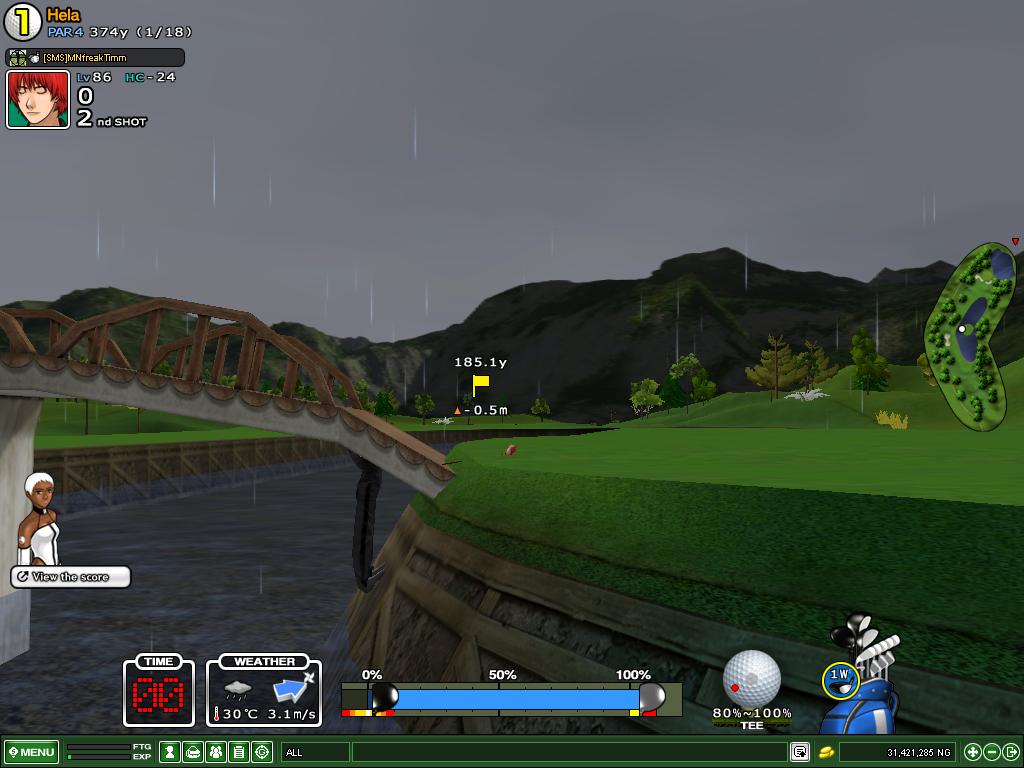
Task: Exit using the round door-arrow button
Action: coord(1010,752)
